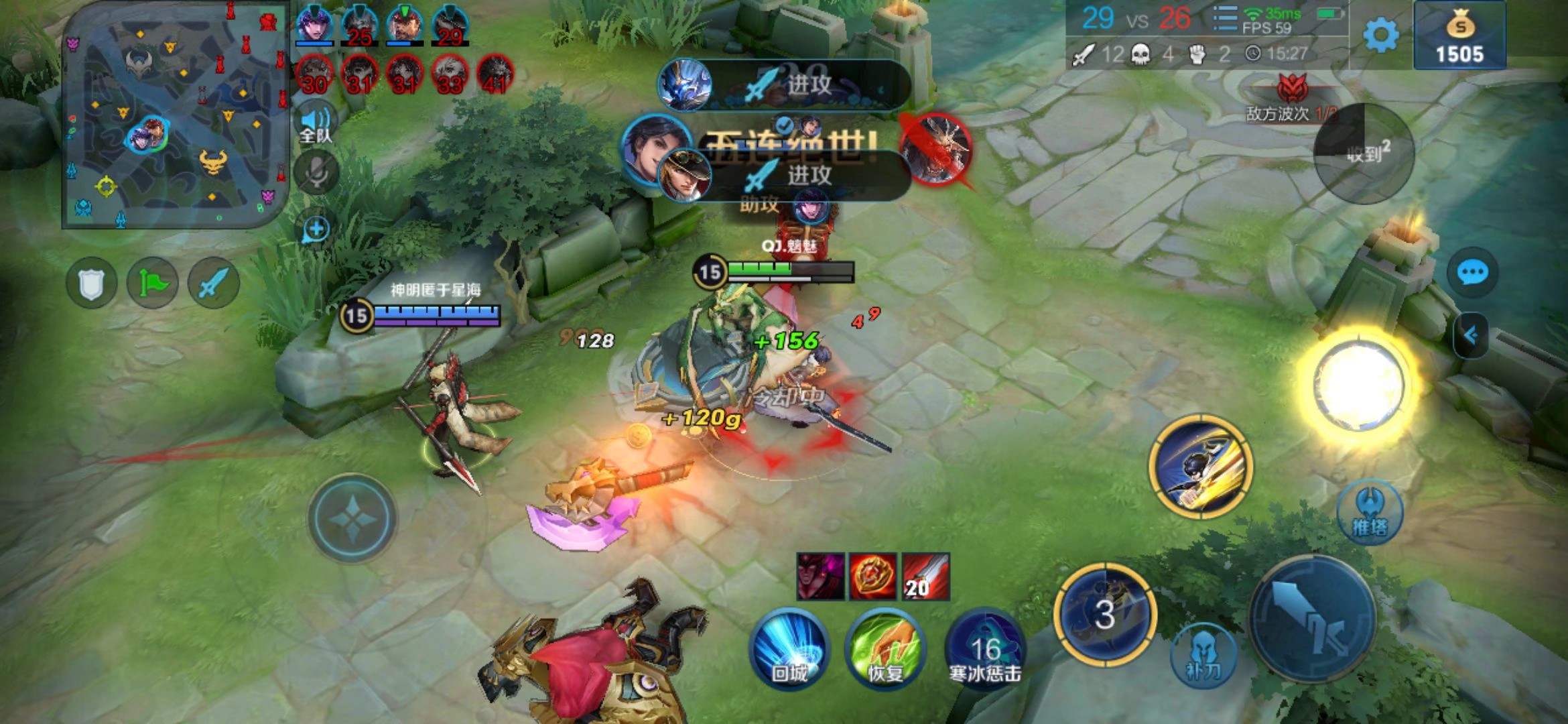Open the scoreboard list icon

point(1224,19)
